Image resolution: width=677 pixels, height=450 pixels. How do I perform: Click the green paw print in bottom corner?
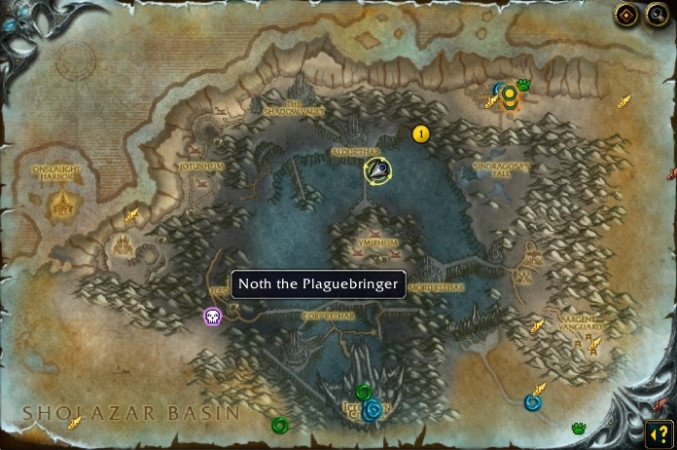click(x=578, y=428)
